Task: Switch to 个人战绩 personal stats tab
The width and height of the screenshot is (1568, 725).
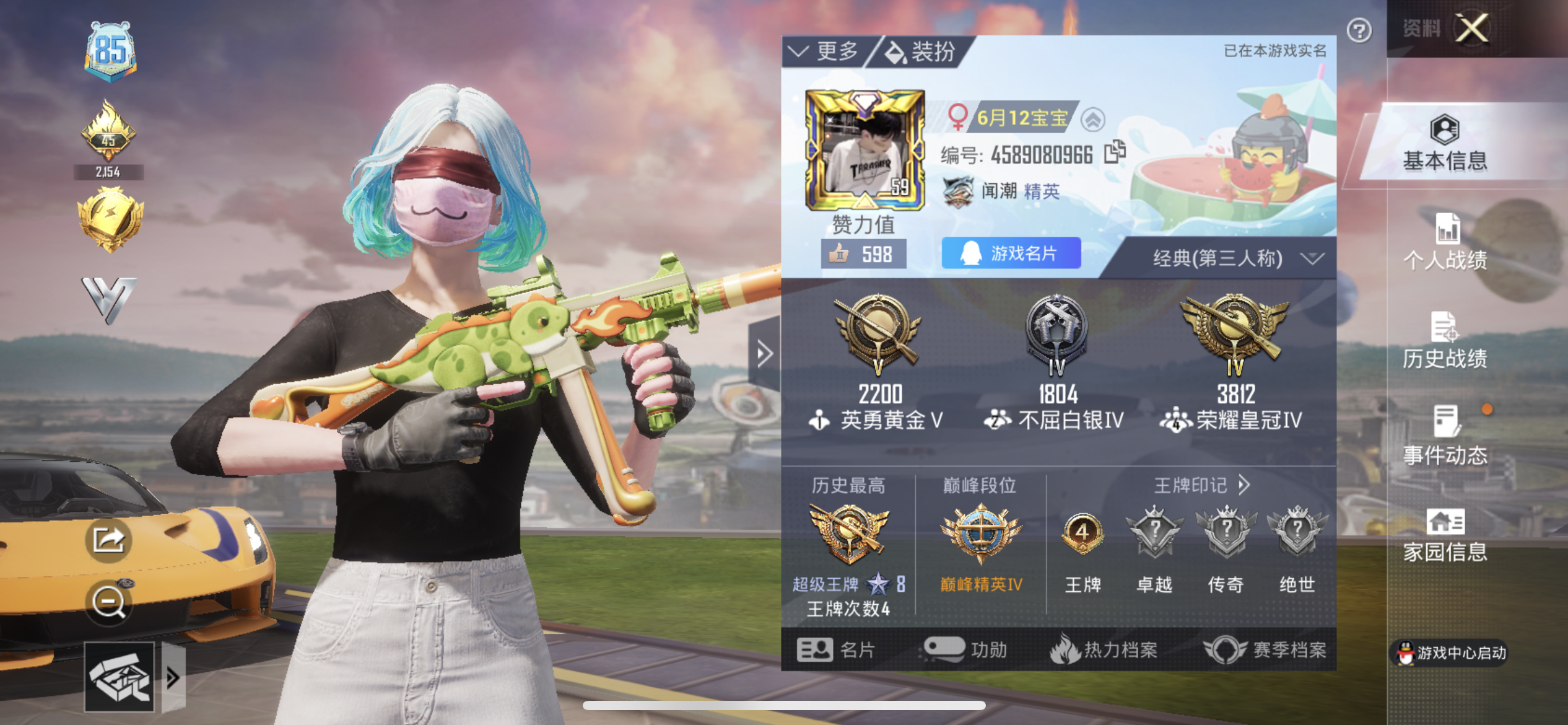Action: (x=1445, y=243)
